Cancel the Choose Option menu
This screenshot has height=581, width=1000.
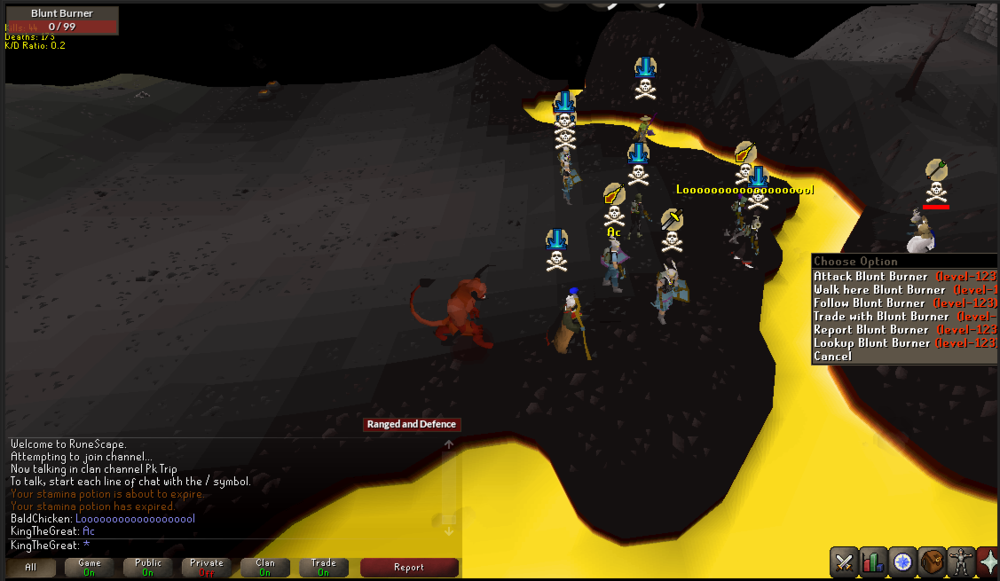pyautogui.click(x=833, y=356)
